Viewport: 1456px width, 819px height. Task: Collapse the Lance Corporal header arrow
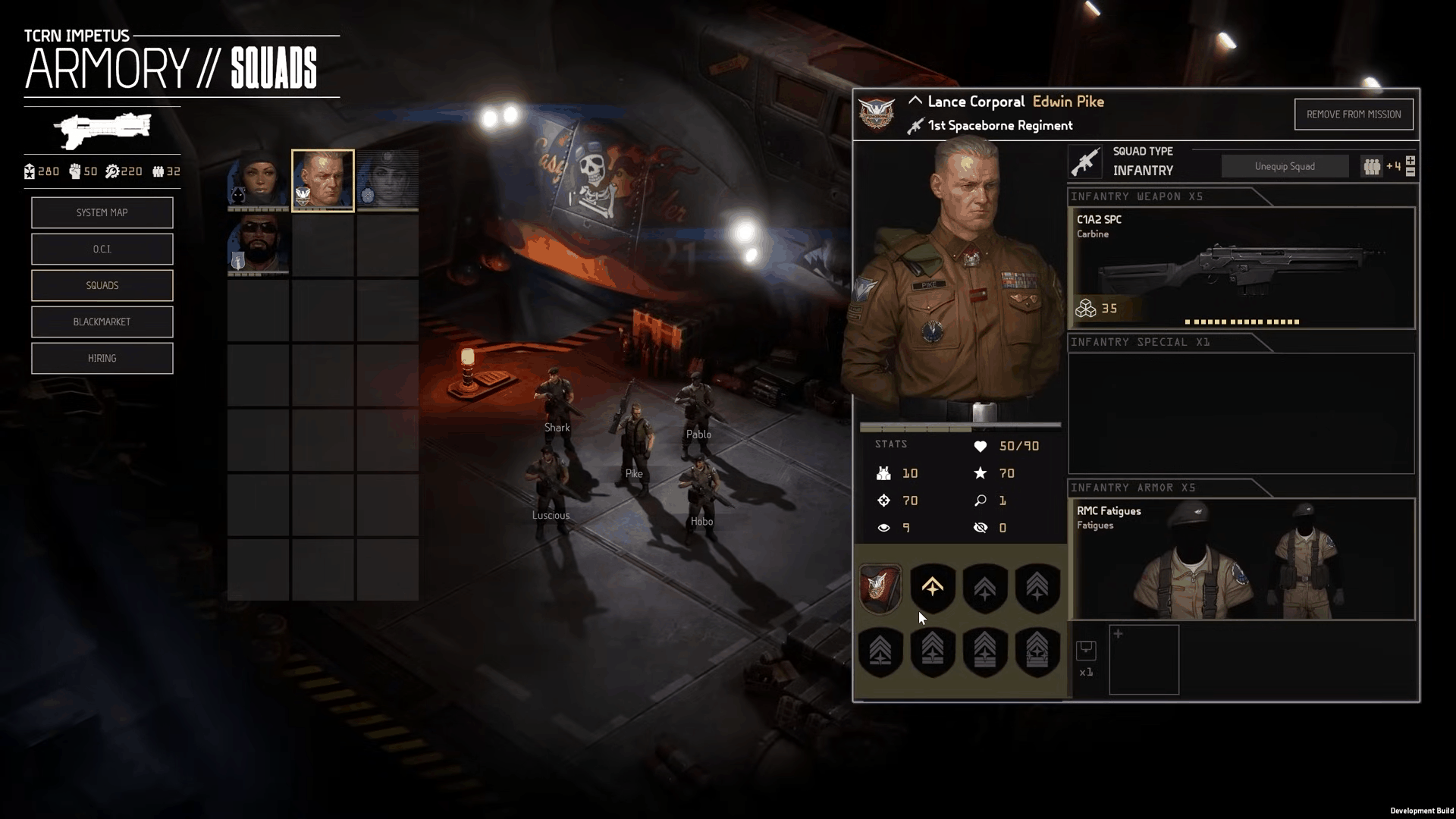(915, 101)
